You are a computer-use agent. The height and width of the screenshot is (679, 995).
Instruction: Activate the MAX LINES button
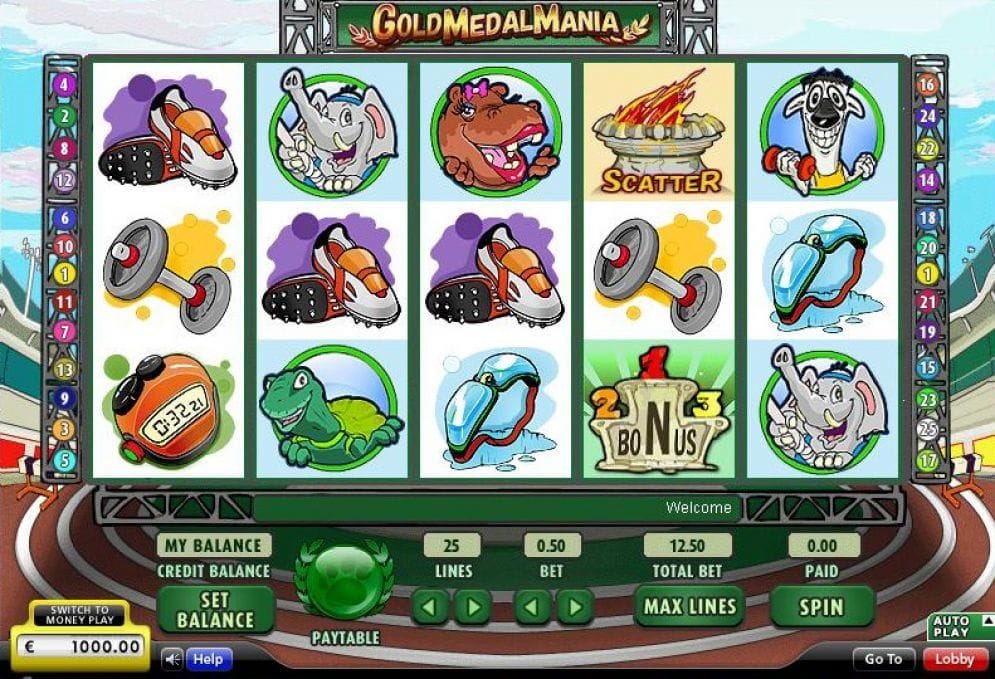(689, 606)
